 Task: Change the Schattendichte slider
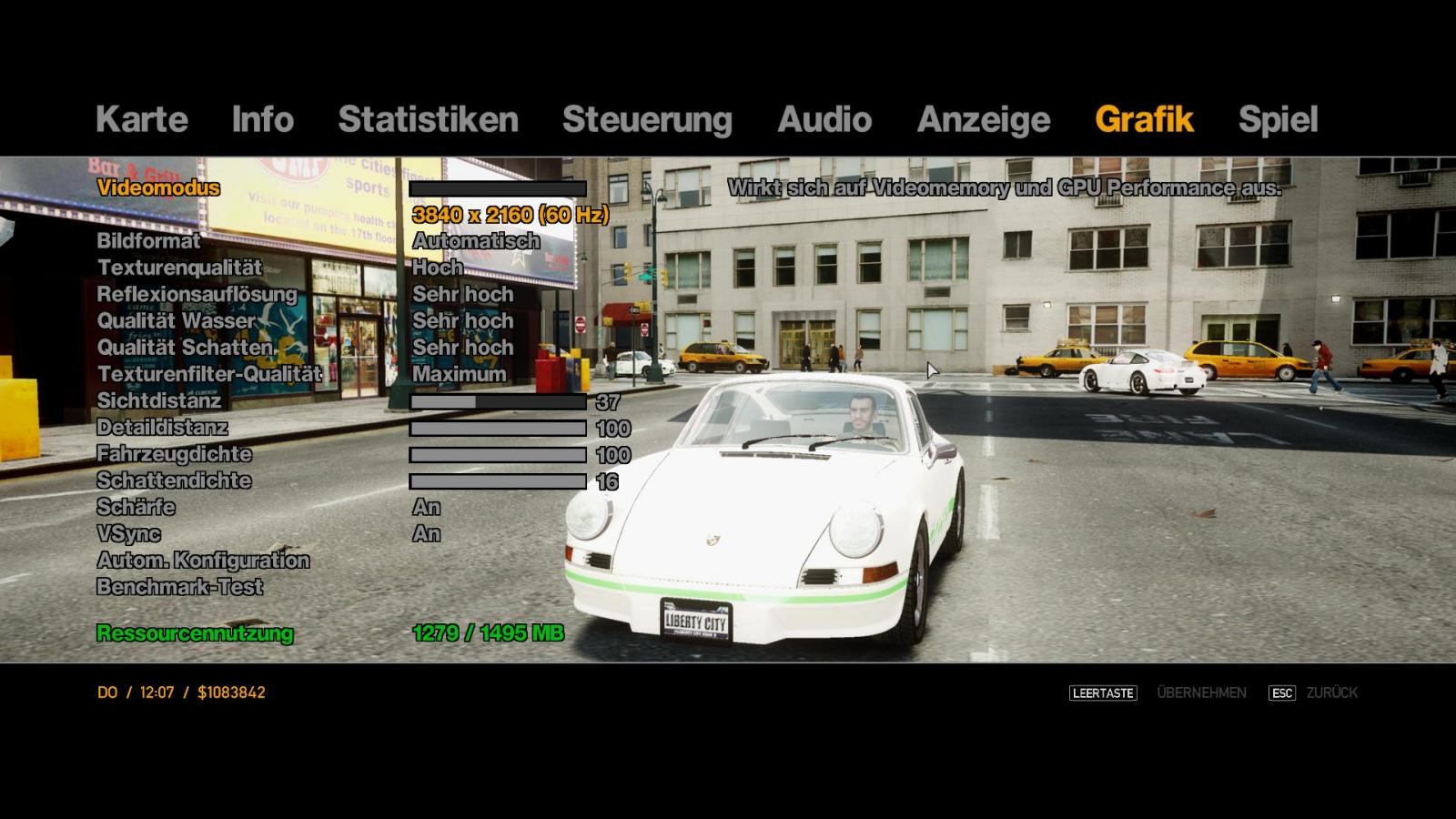pyautogui.click(x=498, y=481)
